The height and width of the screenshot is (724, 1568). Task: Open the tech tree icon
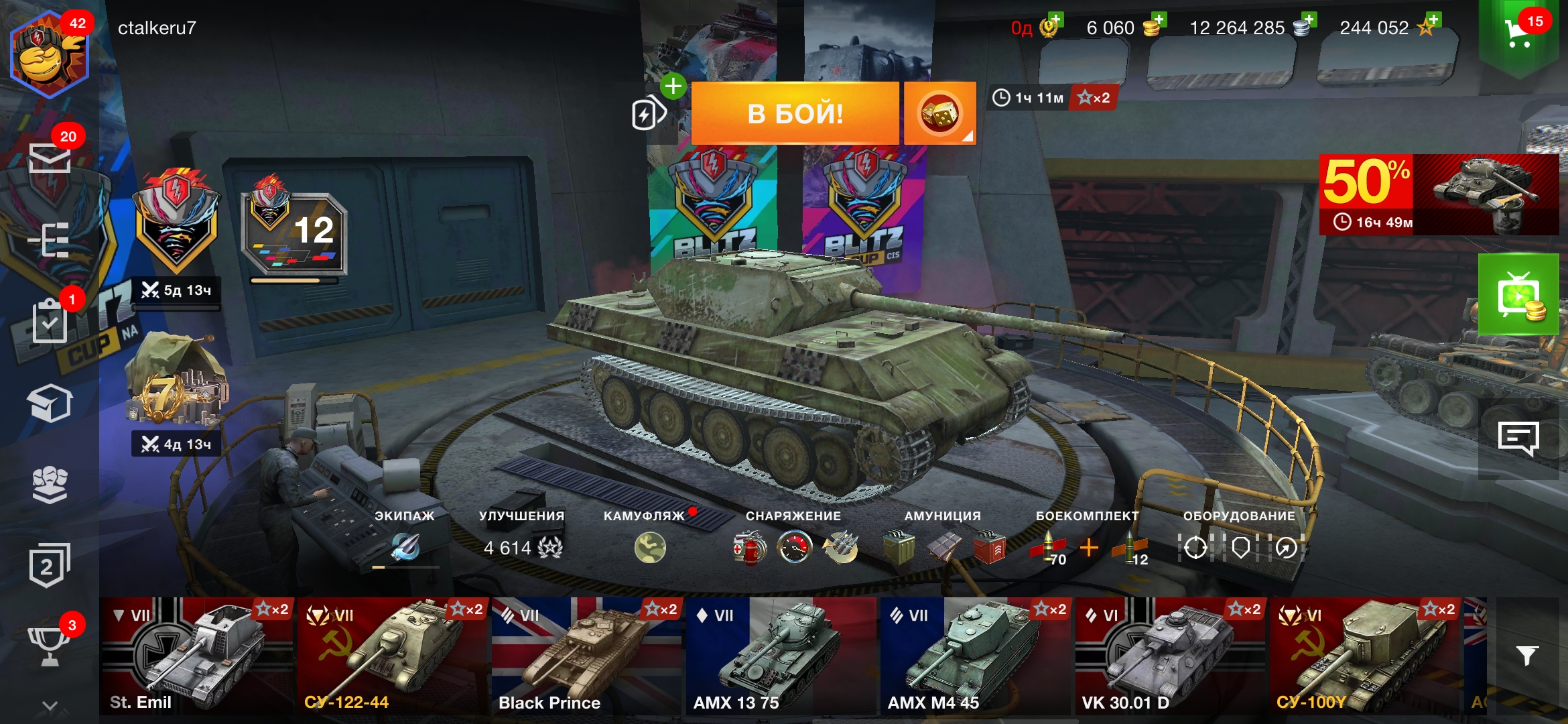pos(50,240)
